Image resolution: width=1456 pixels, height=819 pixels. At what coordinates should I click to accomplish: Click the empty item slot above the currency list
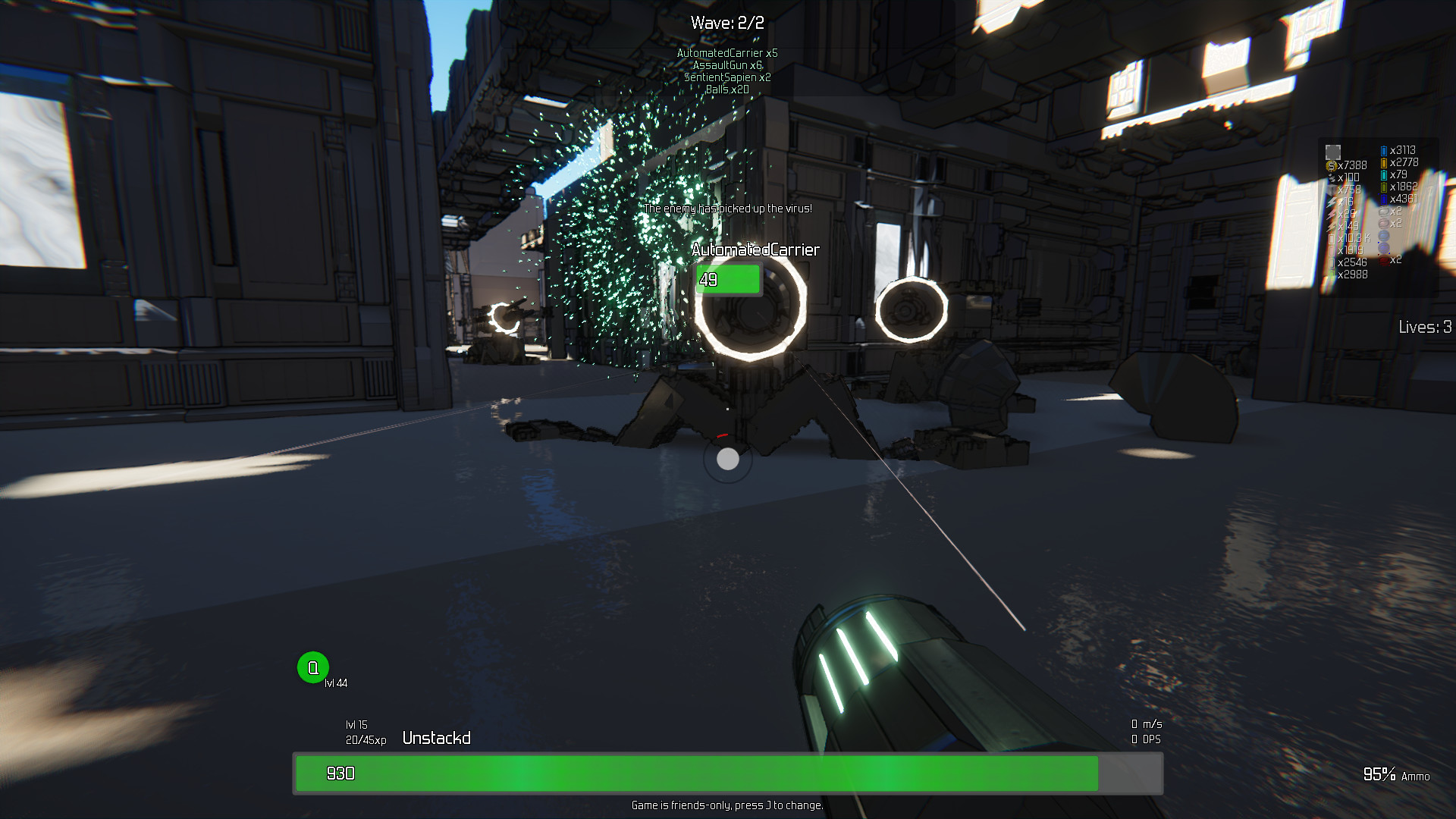1332,152
